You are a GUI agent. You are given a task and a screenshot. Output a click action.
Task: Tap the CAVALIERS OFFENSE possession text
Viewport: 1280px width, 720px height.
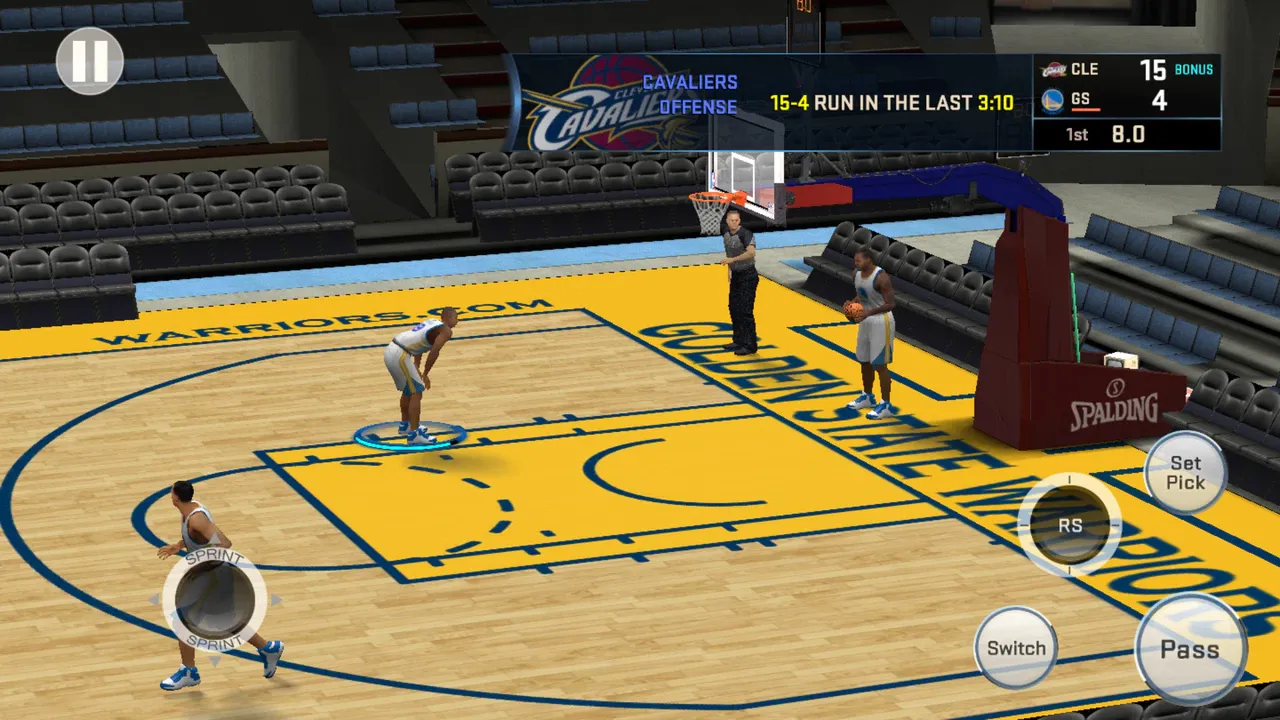(692, 93)
